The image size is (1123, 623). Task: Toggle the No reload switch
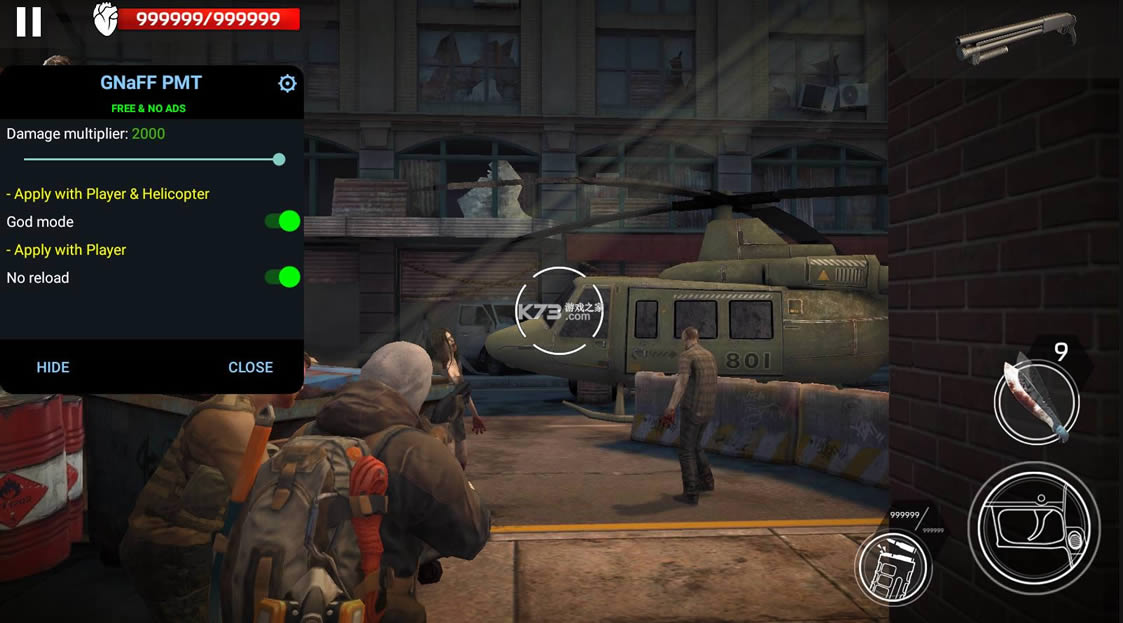(x=283, y=277)
